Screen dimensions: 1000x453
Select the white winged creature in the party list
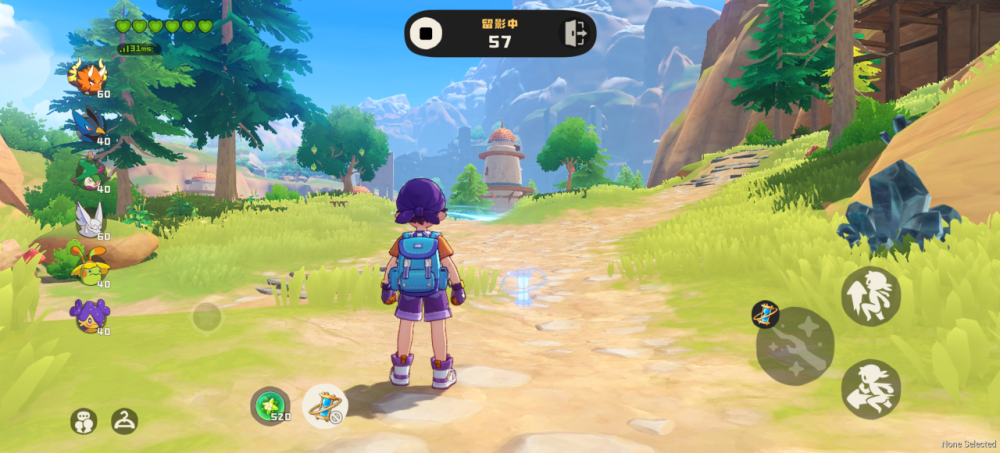pyautogui.click(x=88, y=217)
